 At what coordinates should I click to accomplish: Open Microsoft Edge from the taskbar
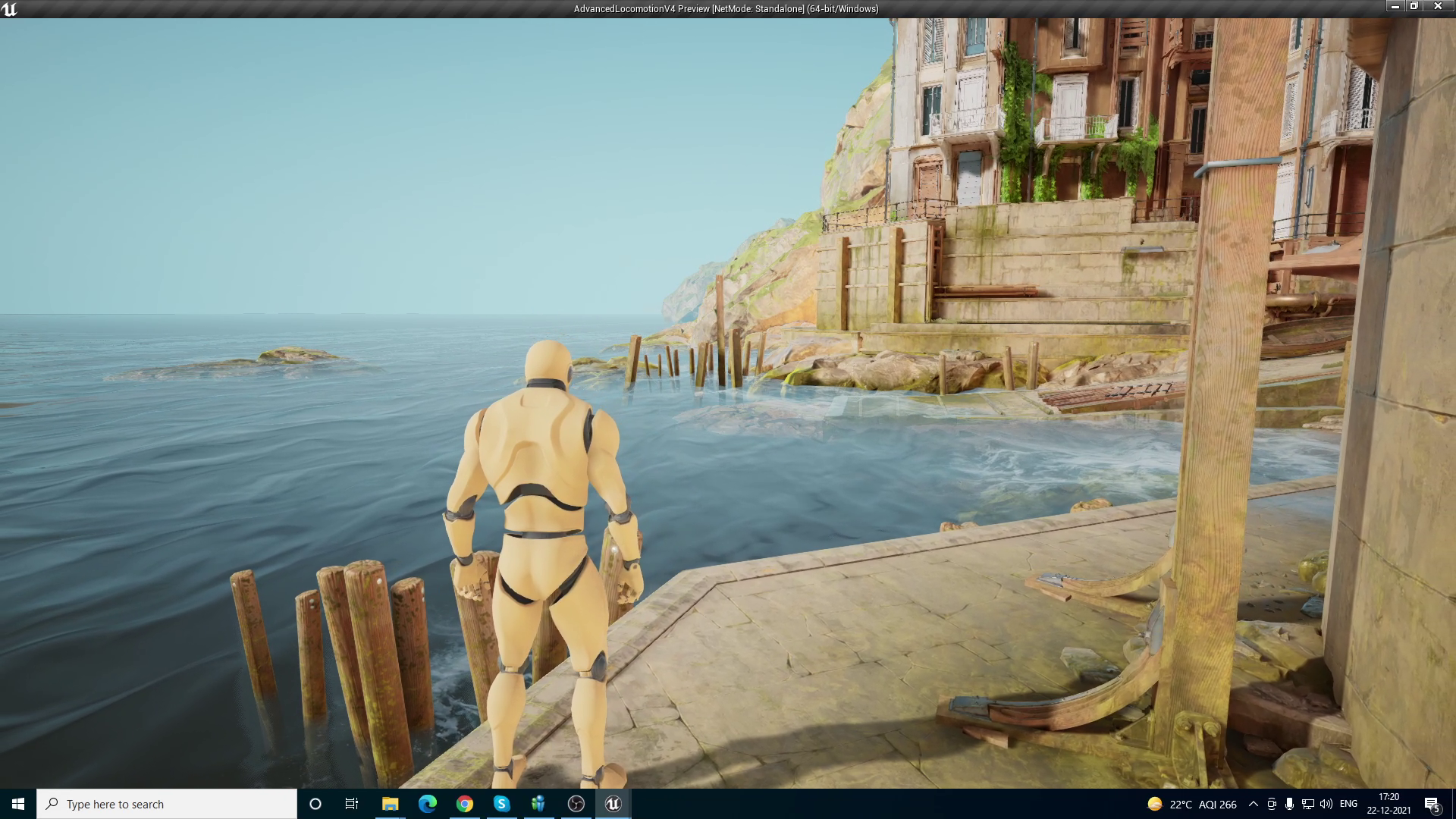point(427,804)
